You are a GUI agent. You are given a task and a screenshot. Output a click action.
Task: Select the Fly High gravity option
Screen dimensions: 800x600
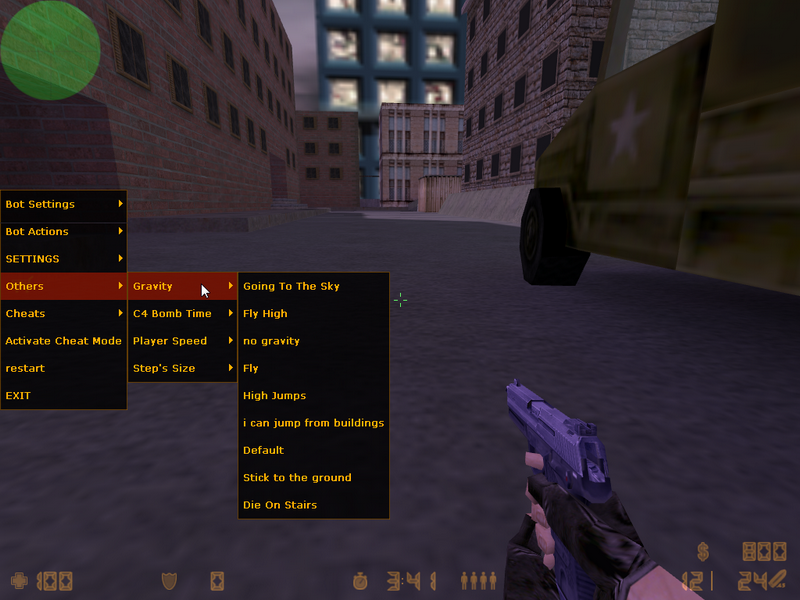click(x=312, y=313)
